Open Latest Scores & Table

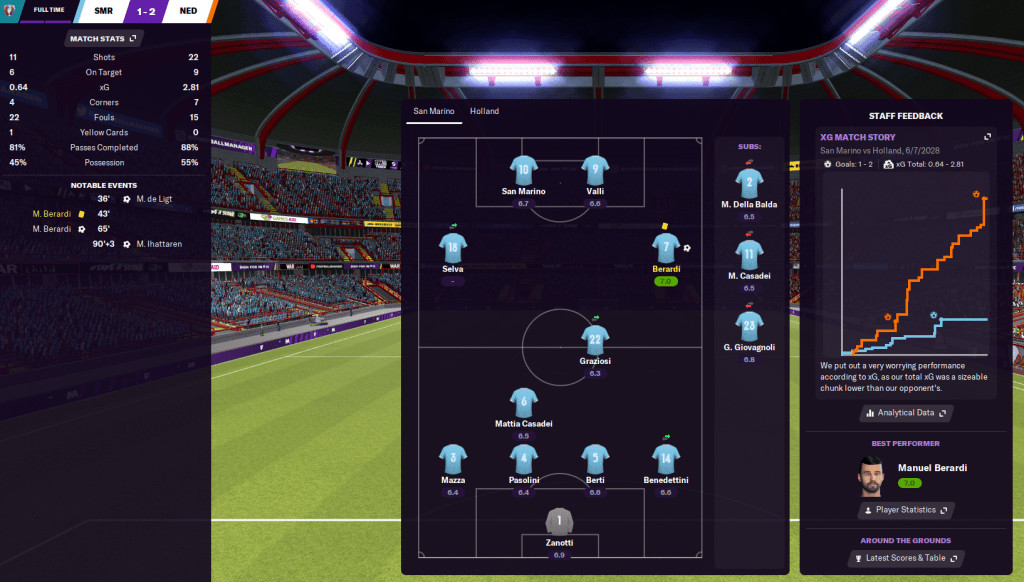click(x=905, y=558)
